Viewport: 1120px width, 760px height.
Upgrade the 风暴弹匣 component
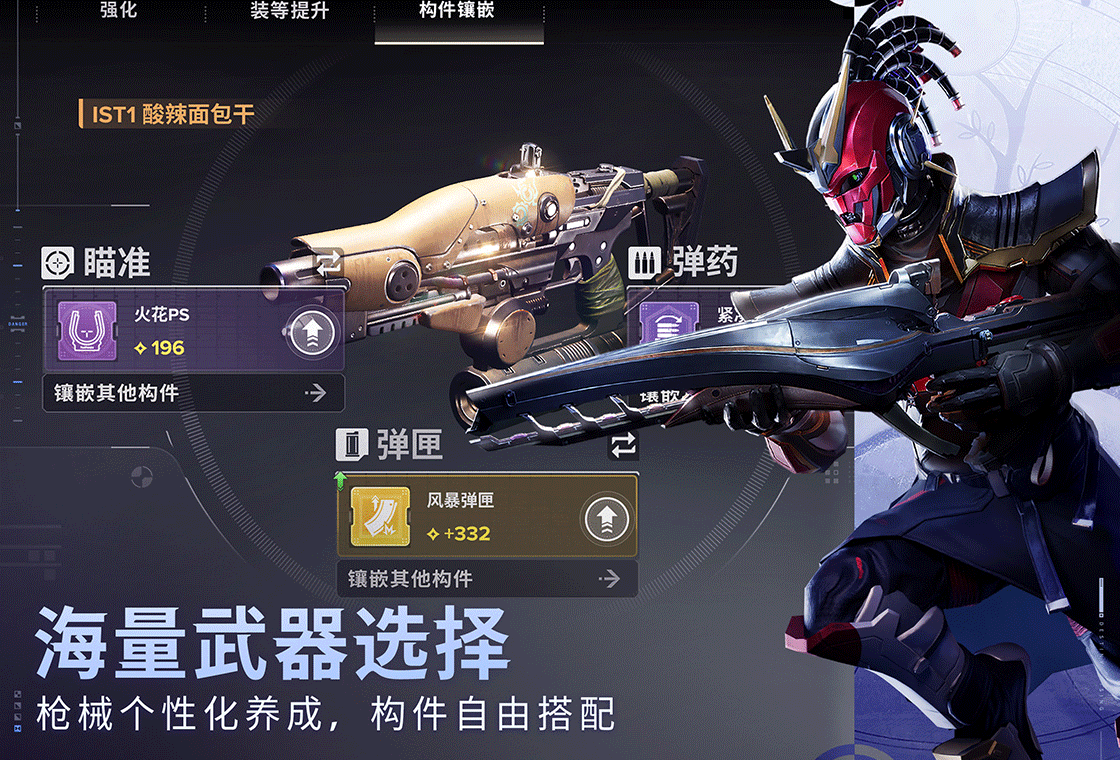click(x=607, y=518)
